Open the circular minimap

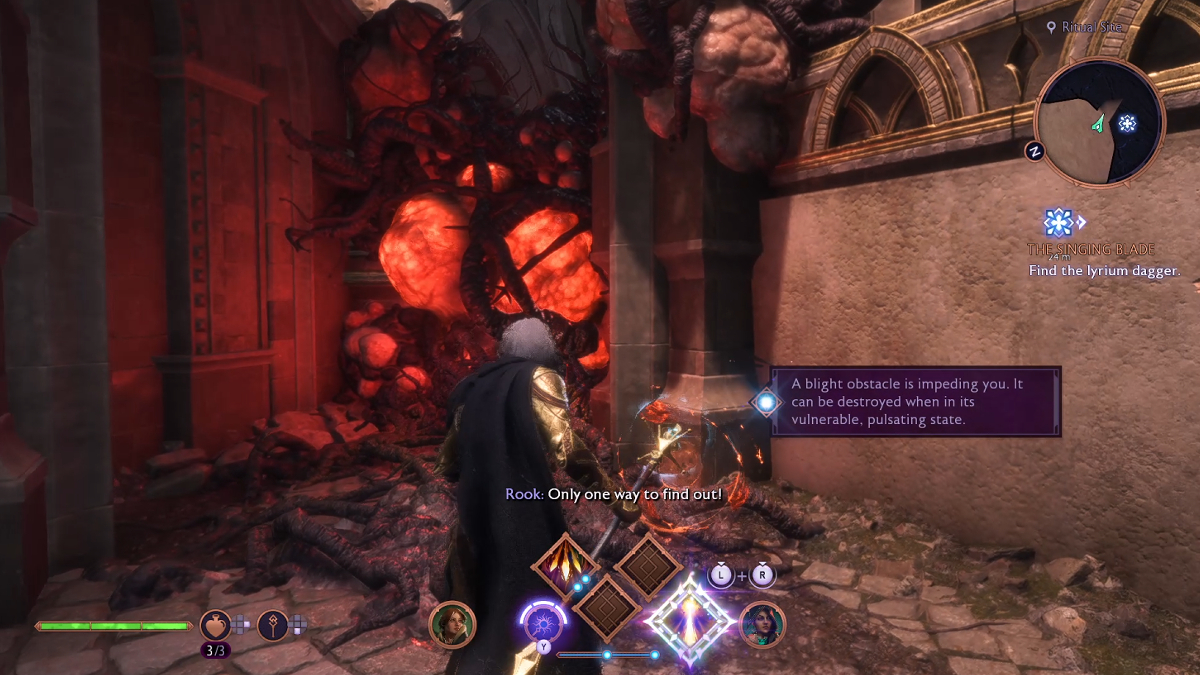click(1100, 122)
